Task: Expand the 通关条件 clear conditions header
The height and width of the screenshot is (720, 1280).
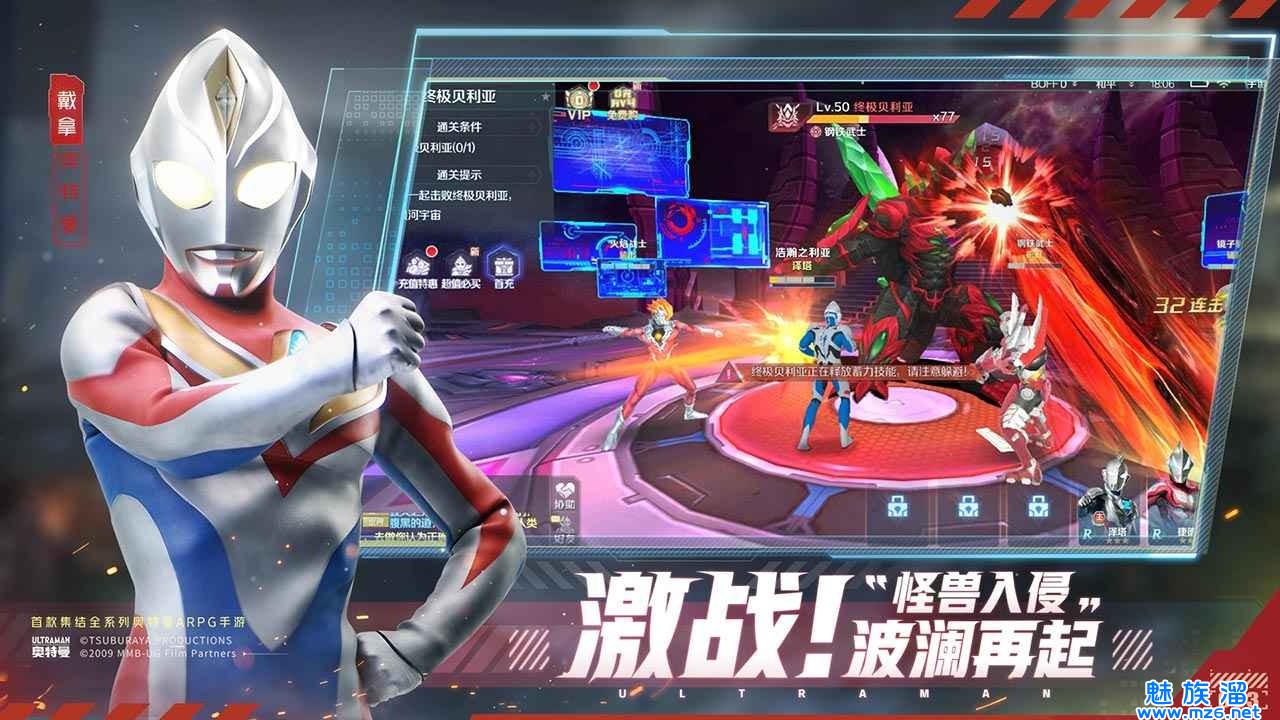Action: pos(459,127)
